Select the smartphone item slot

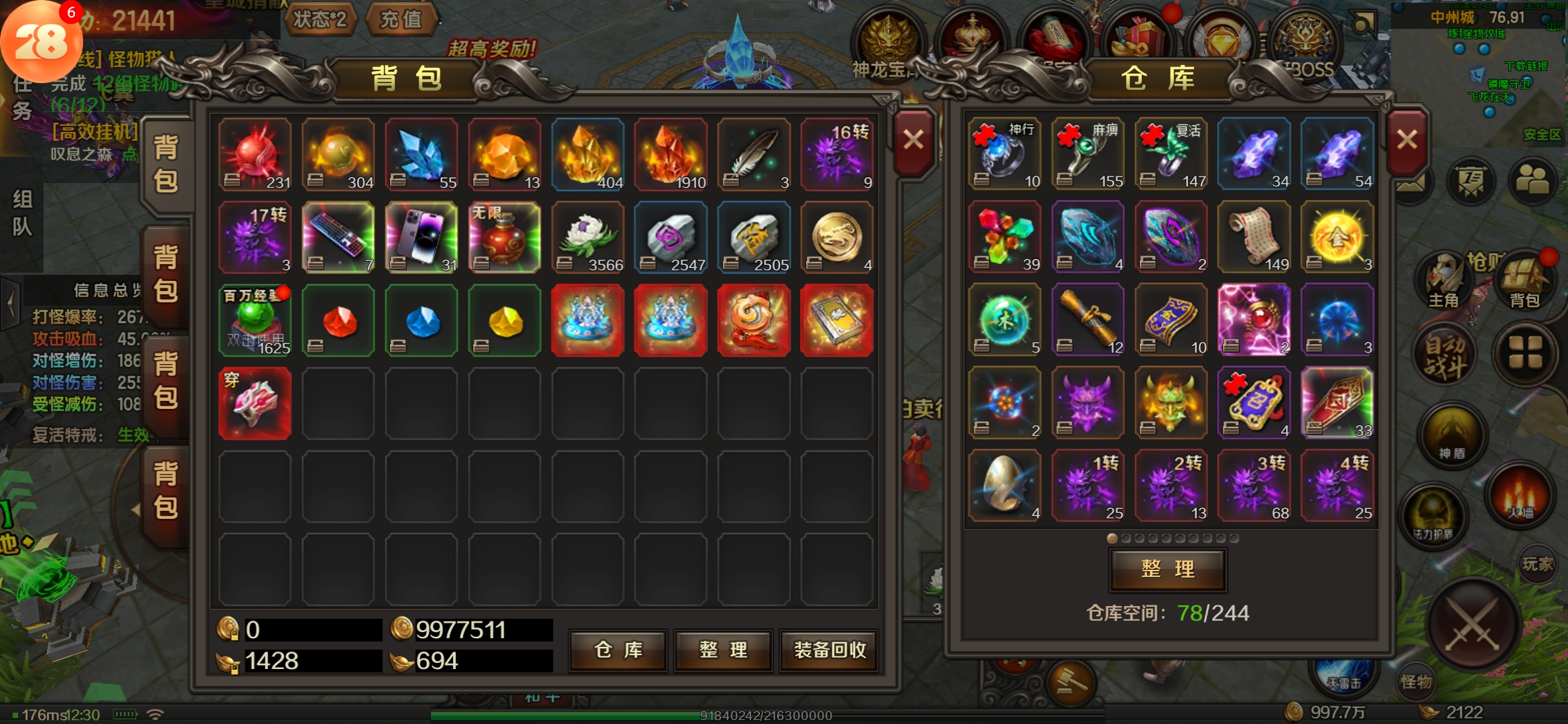421,237
